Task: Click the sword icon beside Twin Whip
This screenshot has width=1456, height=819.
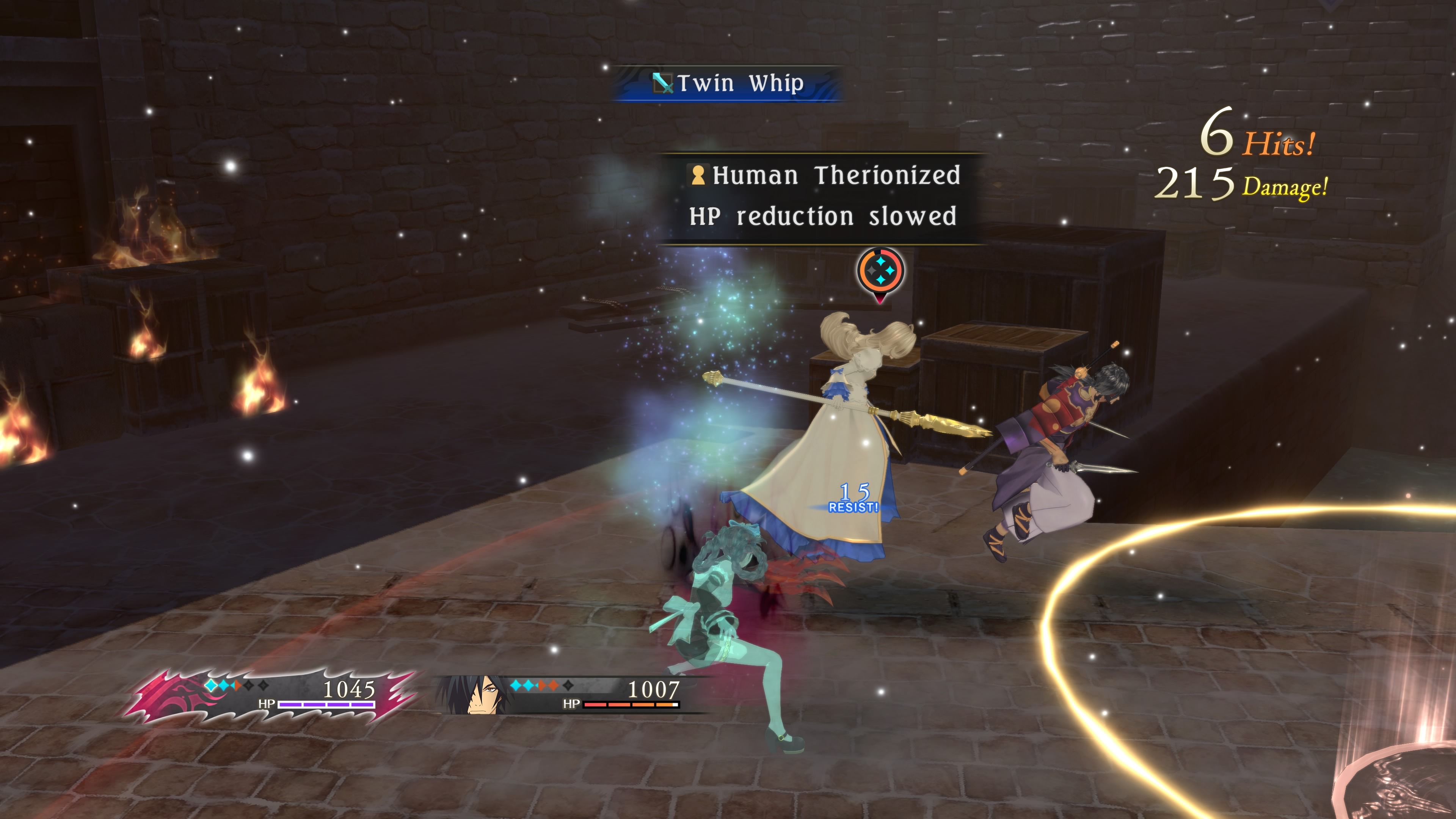Action: point(663,84)
